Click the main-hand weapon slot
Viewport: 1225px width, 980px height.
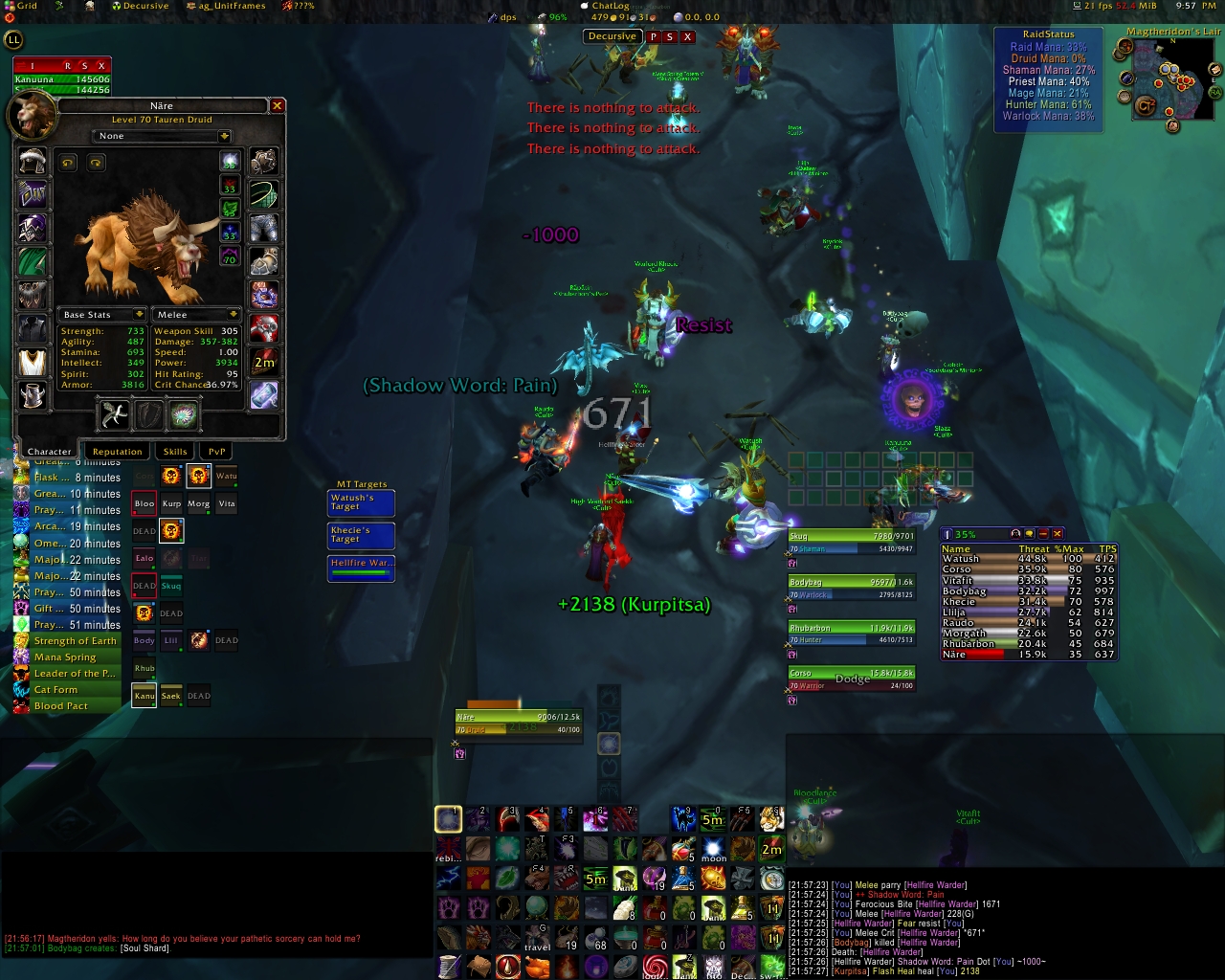coord(114,414)
